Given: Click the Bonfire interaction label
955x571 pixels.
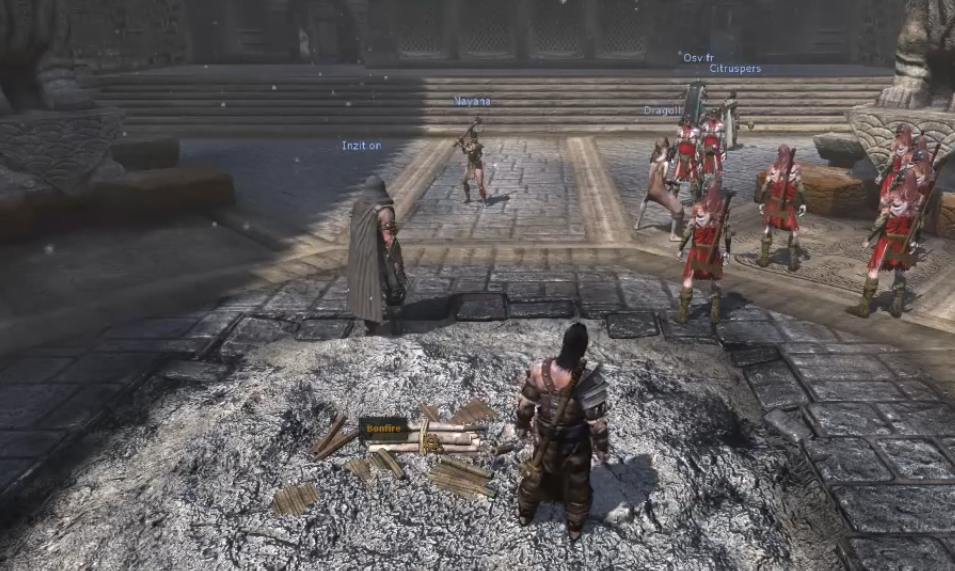Looking at the screenshot, I should click(x=383, y=428).
